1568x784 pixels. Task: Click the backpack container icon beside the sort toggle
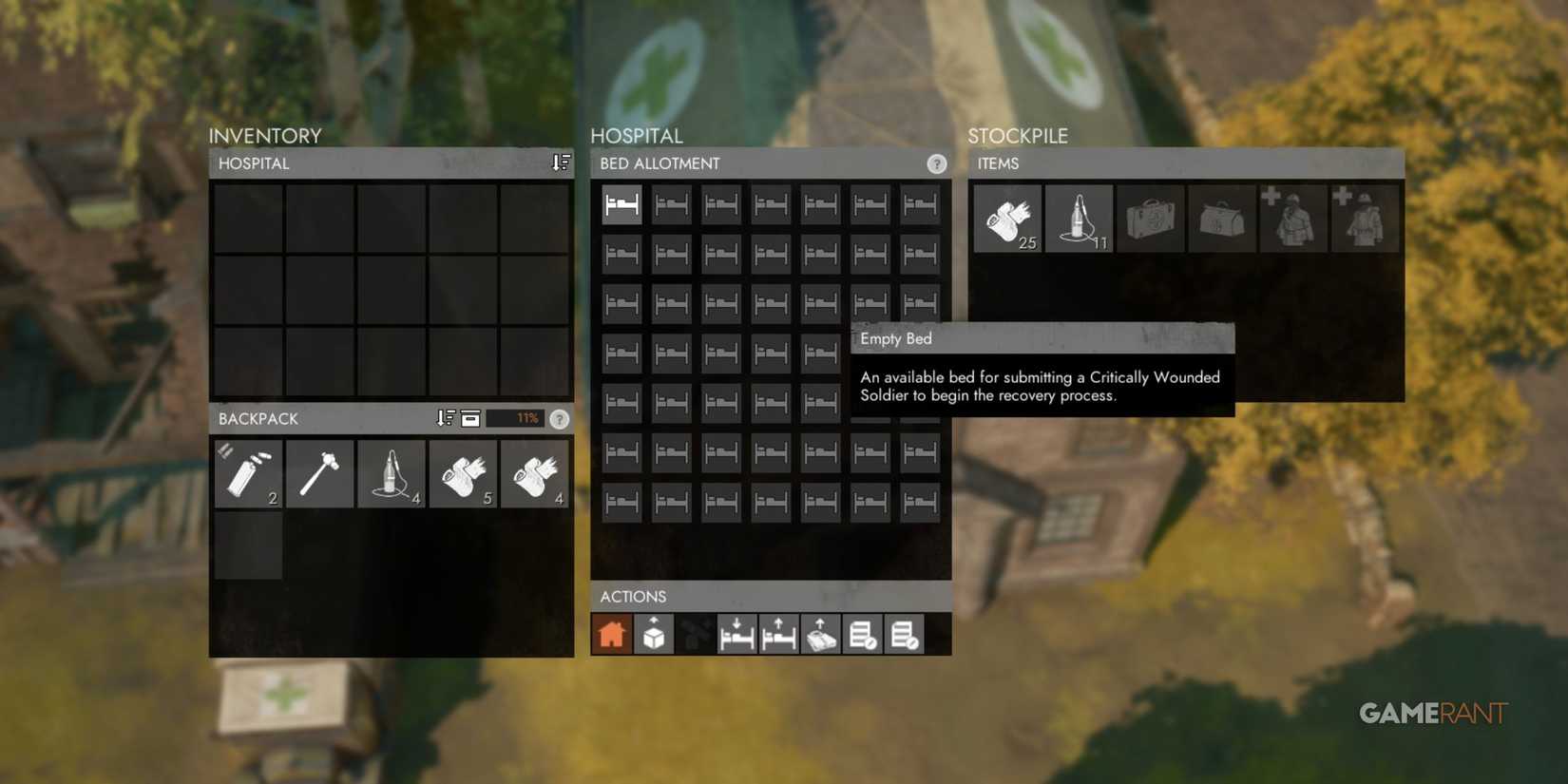click(470, 418)
